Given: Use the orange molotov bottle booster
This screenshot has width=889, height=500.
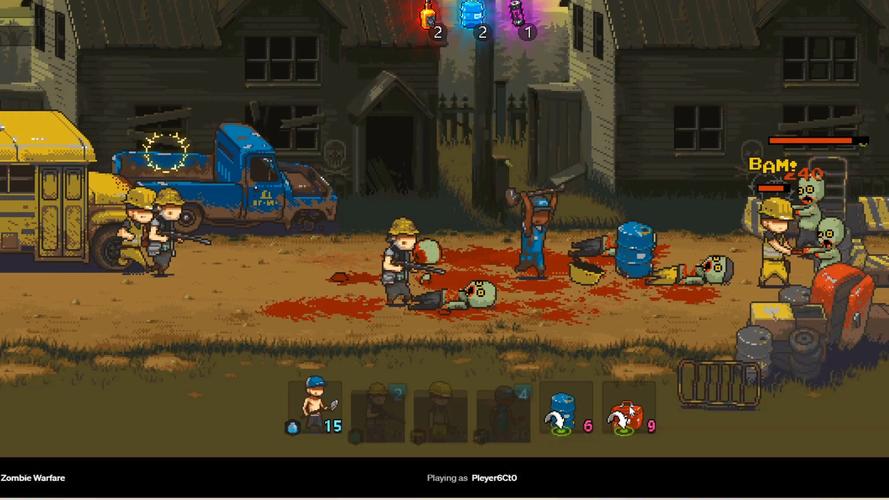Looking at the screenshot, I should click(x=427, y=15).
